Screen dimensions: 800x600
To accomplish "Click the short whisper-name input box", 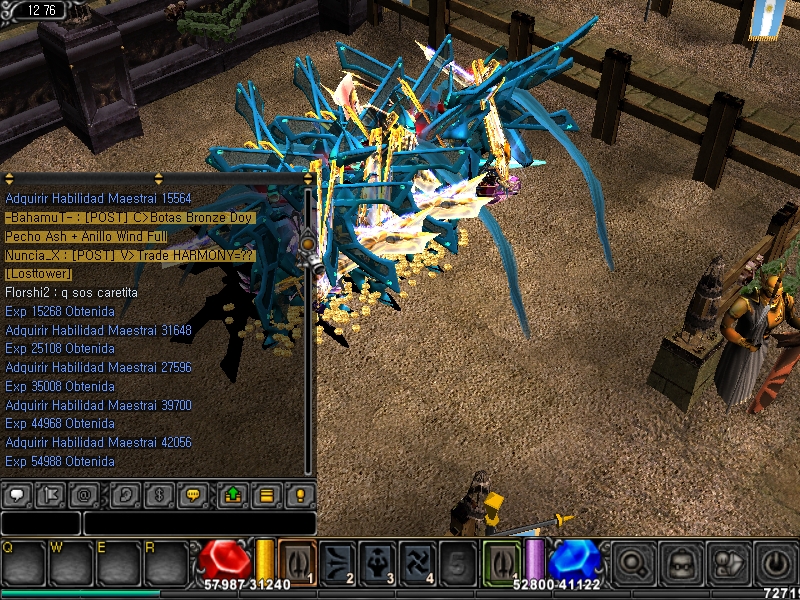I will pos(40,523).
